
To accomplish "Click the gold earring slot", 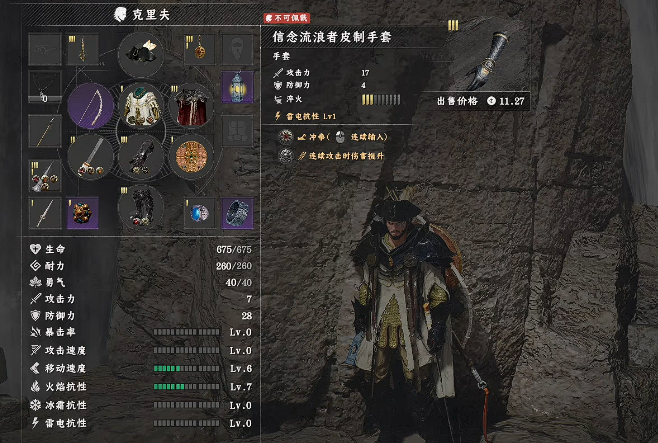I will [82, 49].
